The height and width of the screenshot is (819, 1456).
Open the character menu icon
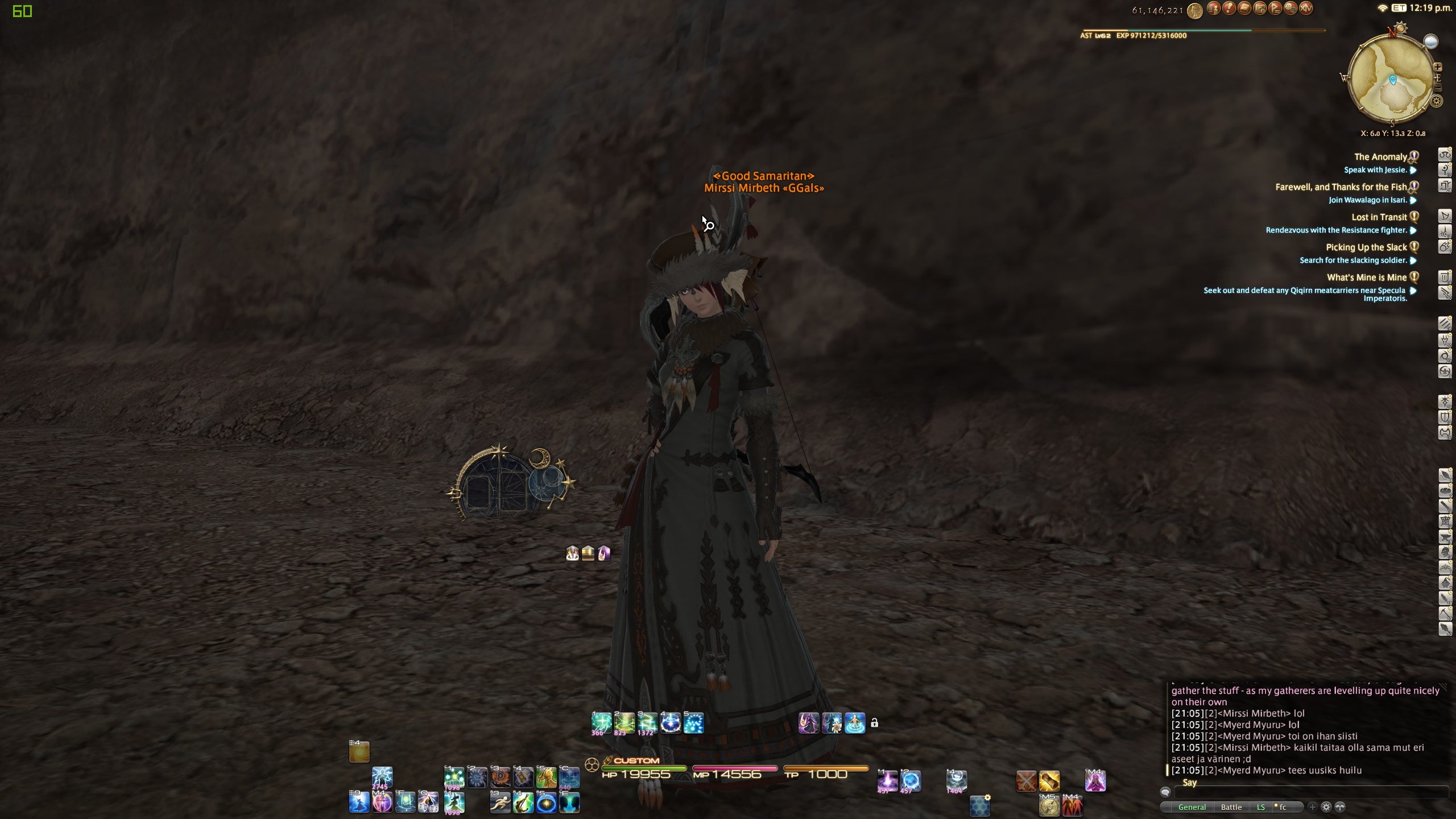tap(1213, 9)
